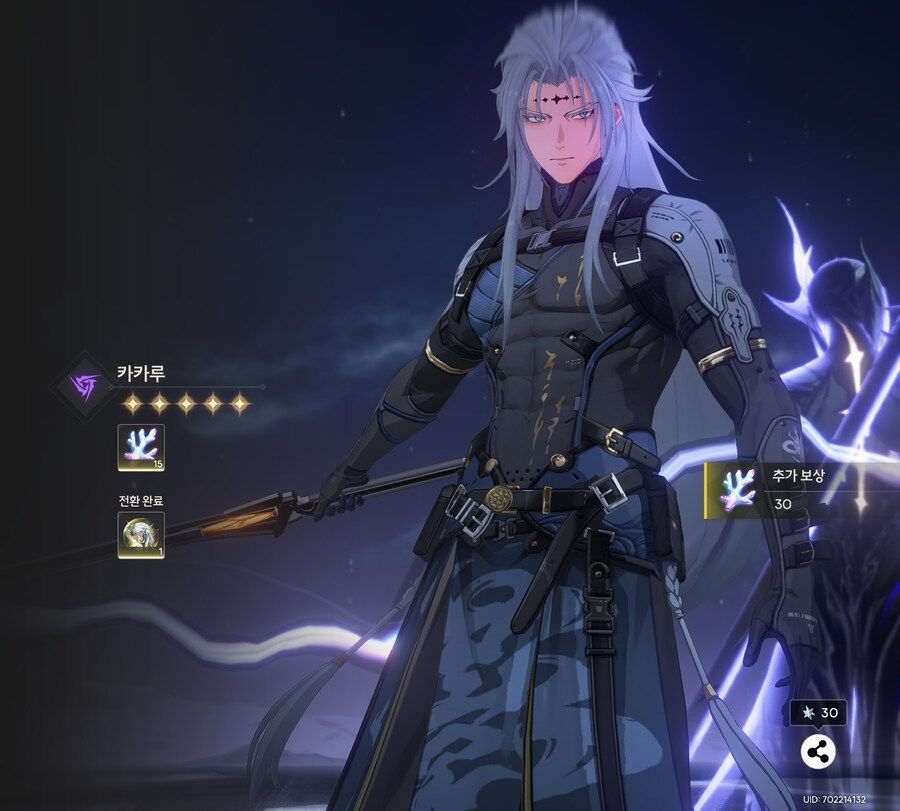Select the coral reward item with count 15
This screenshot has height=811, width=900.
click(141, 447)
